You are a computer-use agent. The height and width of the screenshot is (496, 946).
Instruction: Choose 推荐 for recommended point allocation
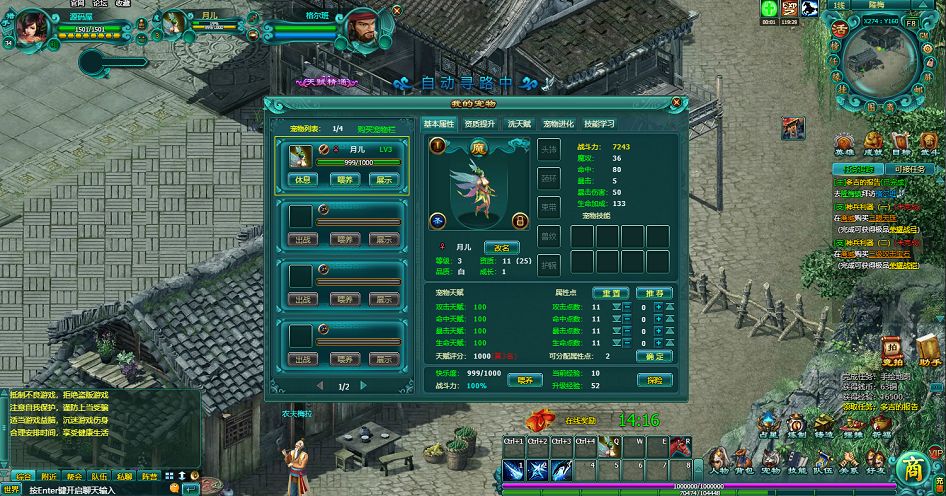654,293
